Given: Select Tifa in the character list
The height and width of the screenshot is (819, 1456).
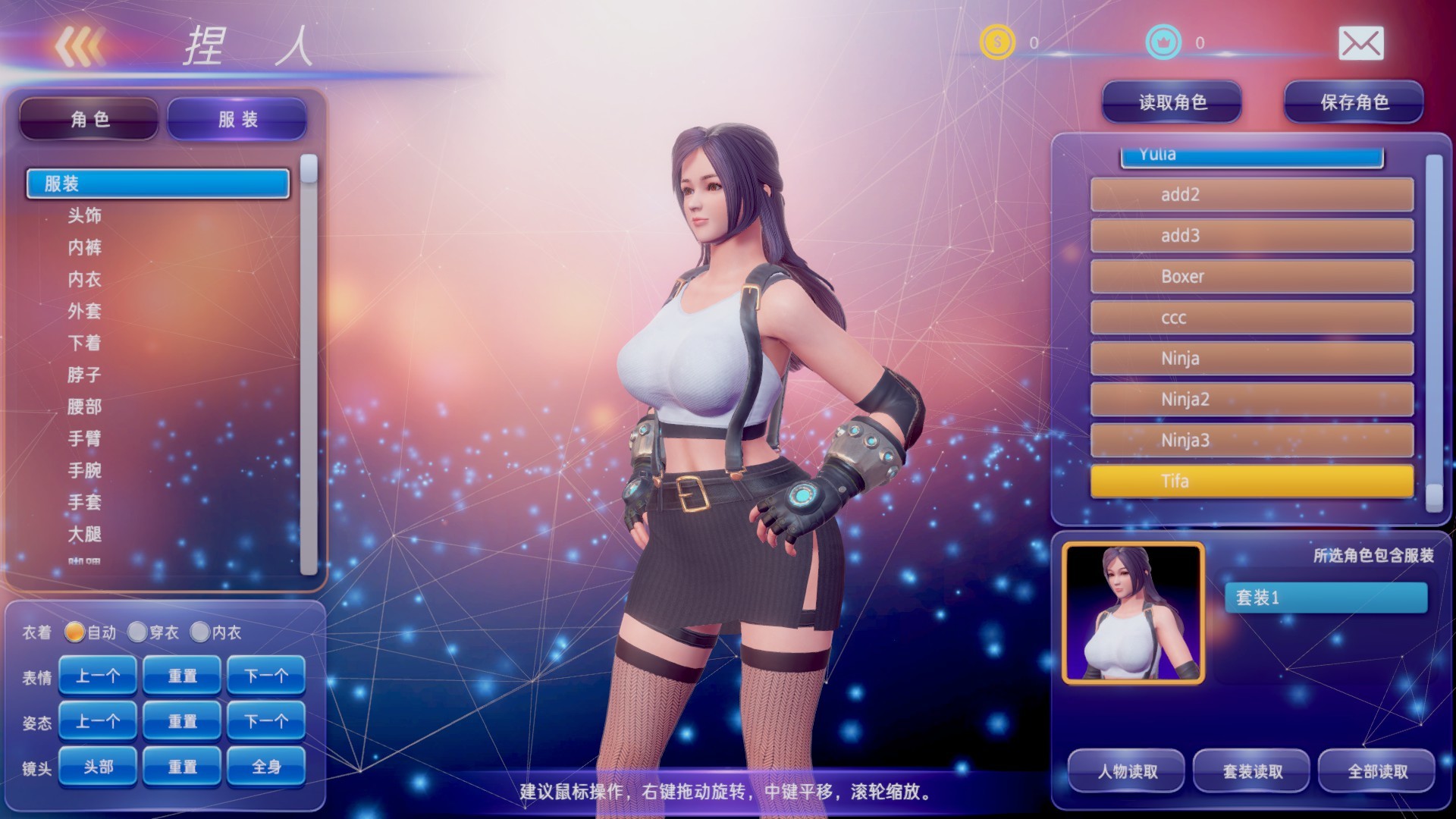Looking at the screenshot, I should tap(1250, 481).
